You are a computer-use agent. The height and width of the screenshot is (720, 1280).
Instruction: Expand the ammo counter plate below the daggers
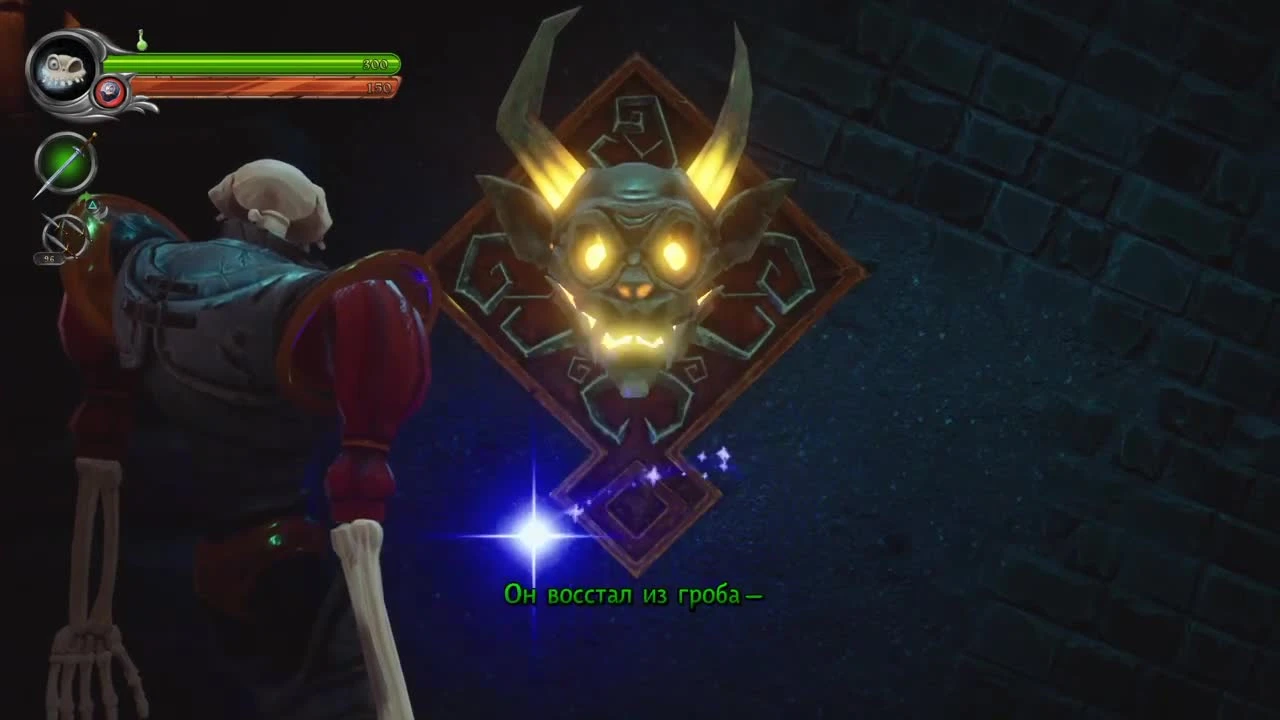pyautogui.click(x=48, y=258)
